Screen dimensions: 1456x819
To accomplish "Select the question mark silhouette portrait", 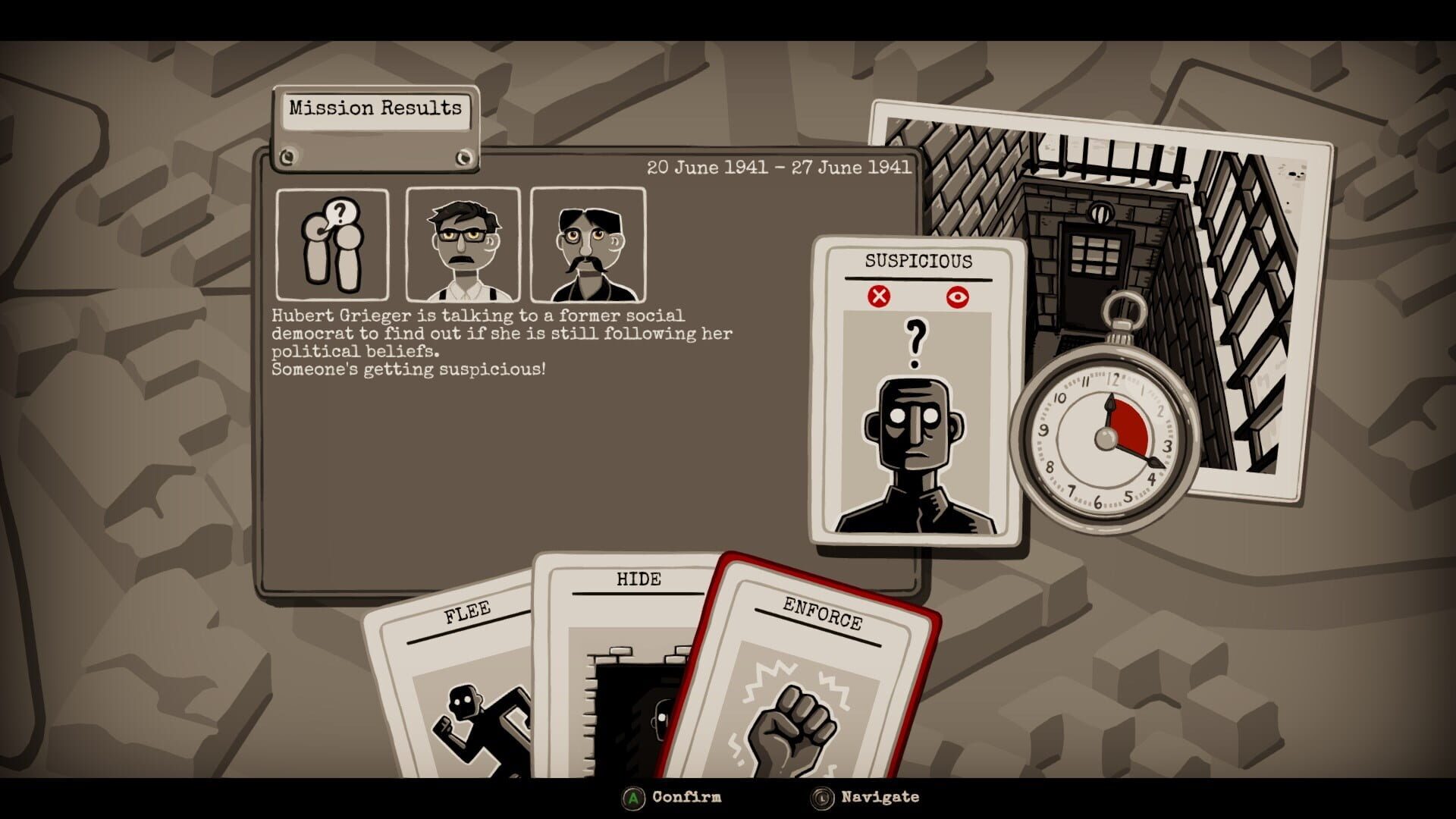I will [x=334, y=243].
